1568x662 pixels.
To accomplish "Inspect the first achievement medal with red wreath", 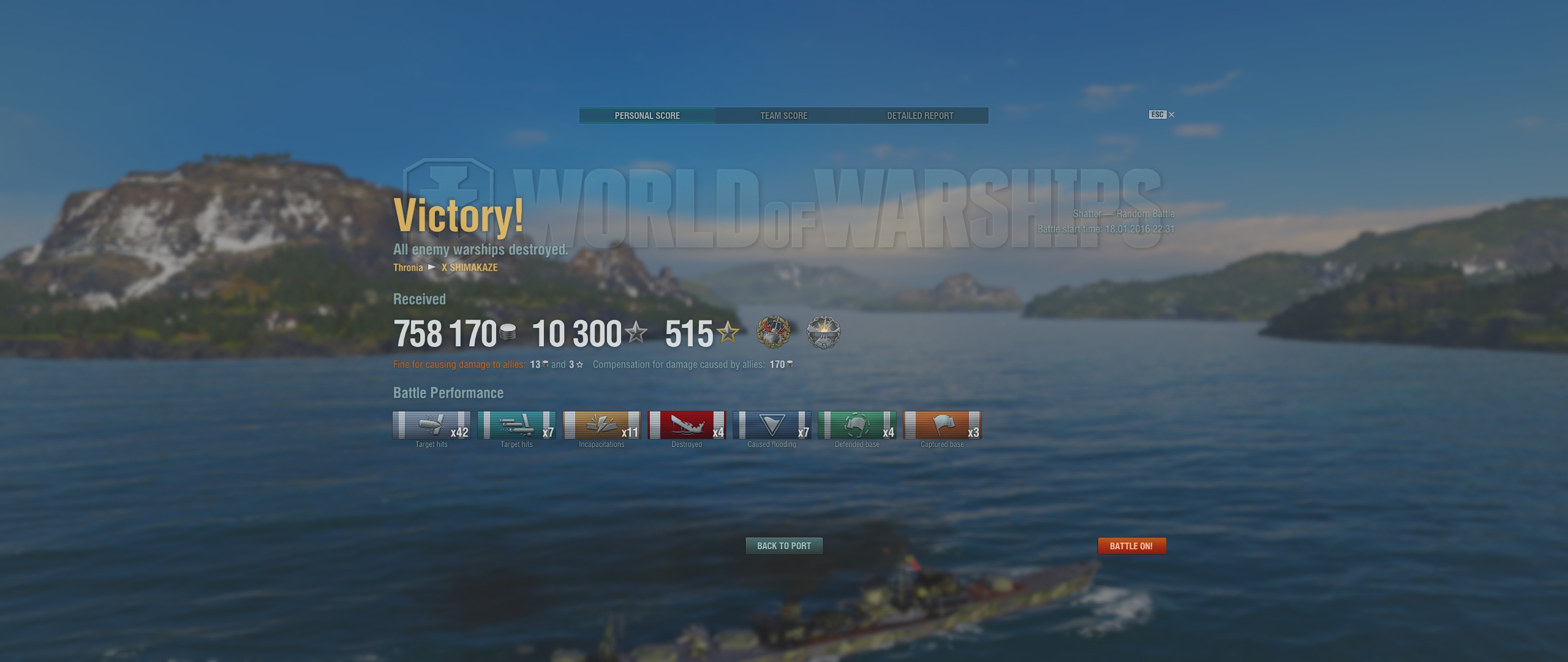I will [x=774, y=333].
